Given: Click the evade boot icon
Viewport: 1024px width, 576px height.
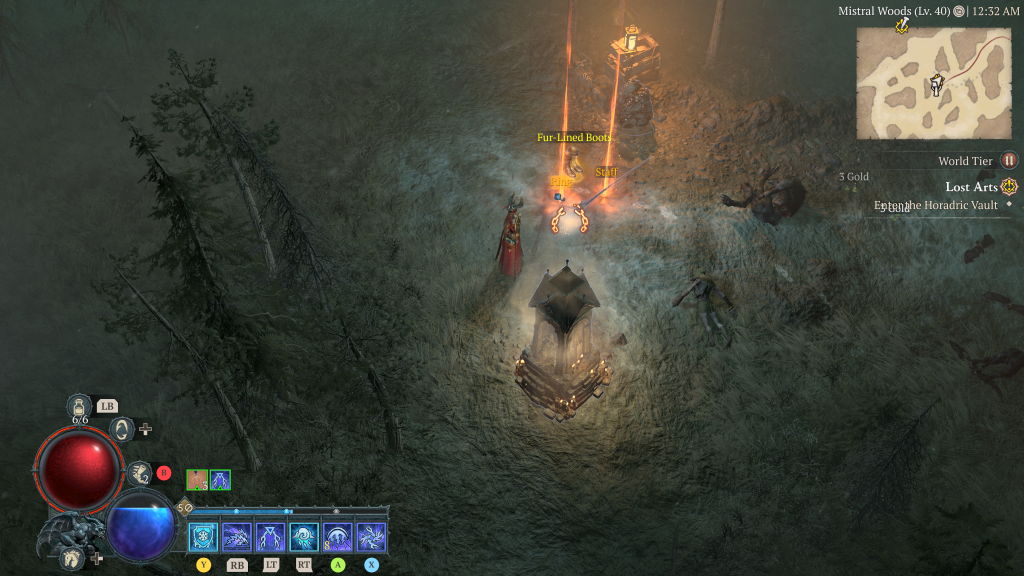Looking at the screenshot, I should pyautogui.click(x=138, y=473).
